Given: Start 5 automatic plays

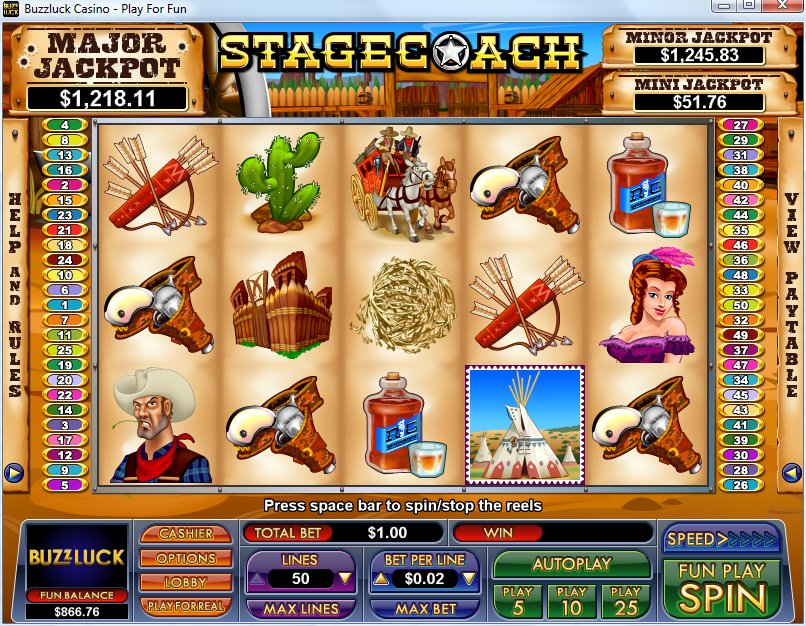Looking at the screenshot, I should coord(517,600).
